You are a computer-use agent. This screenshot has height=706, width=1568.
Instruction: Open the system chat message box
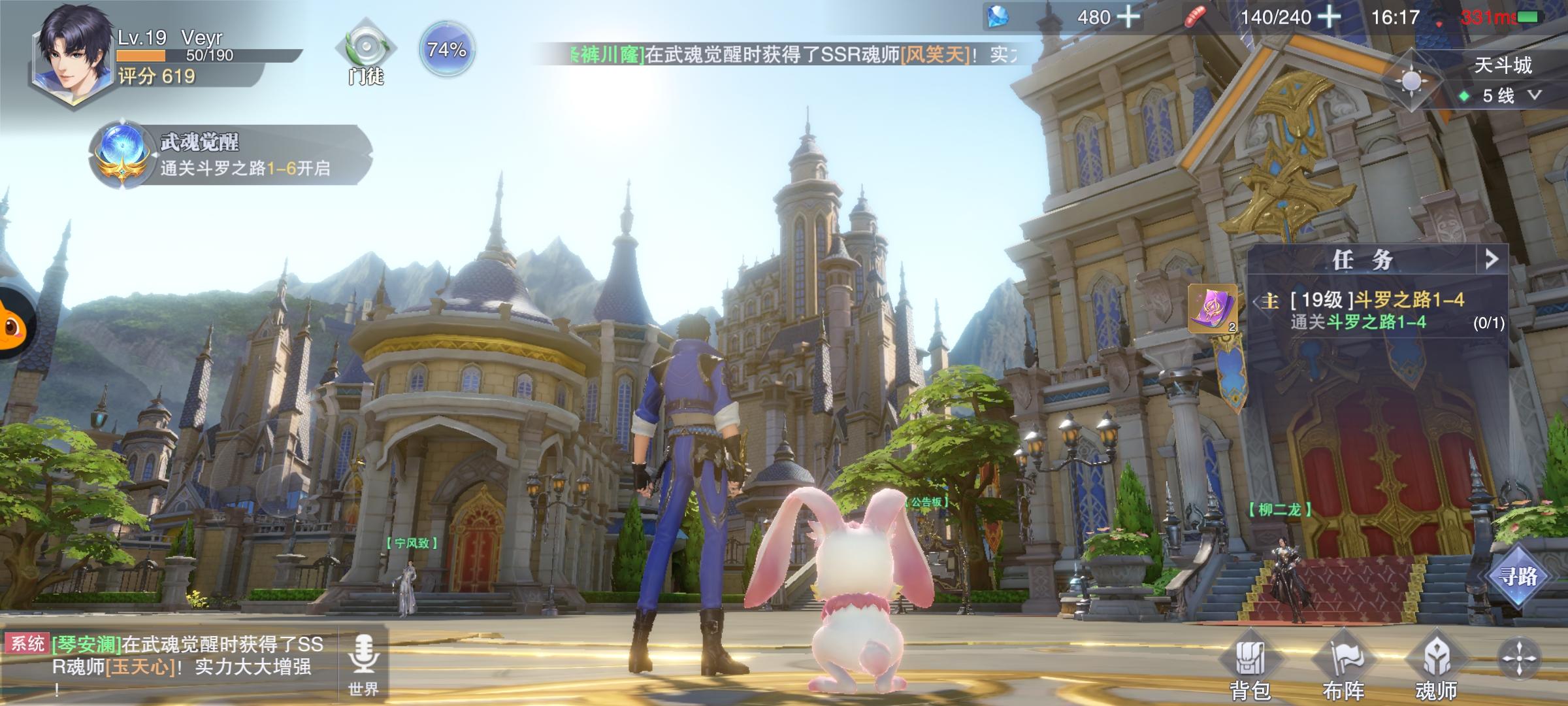point(170,664)
